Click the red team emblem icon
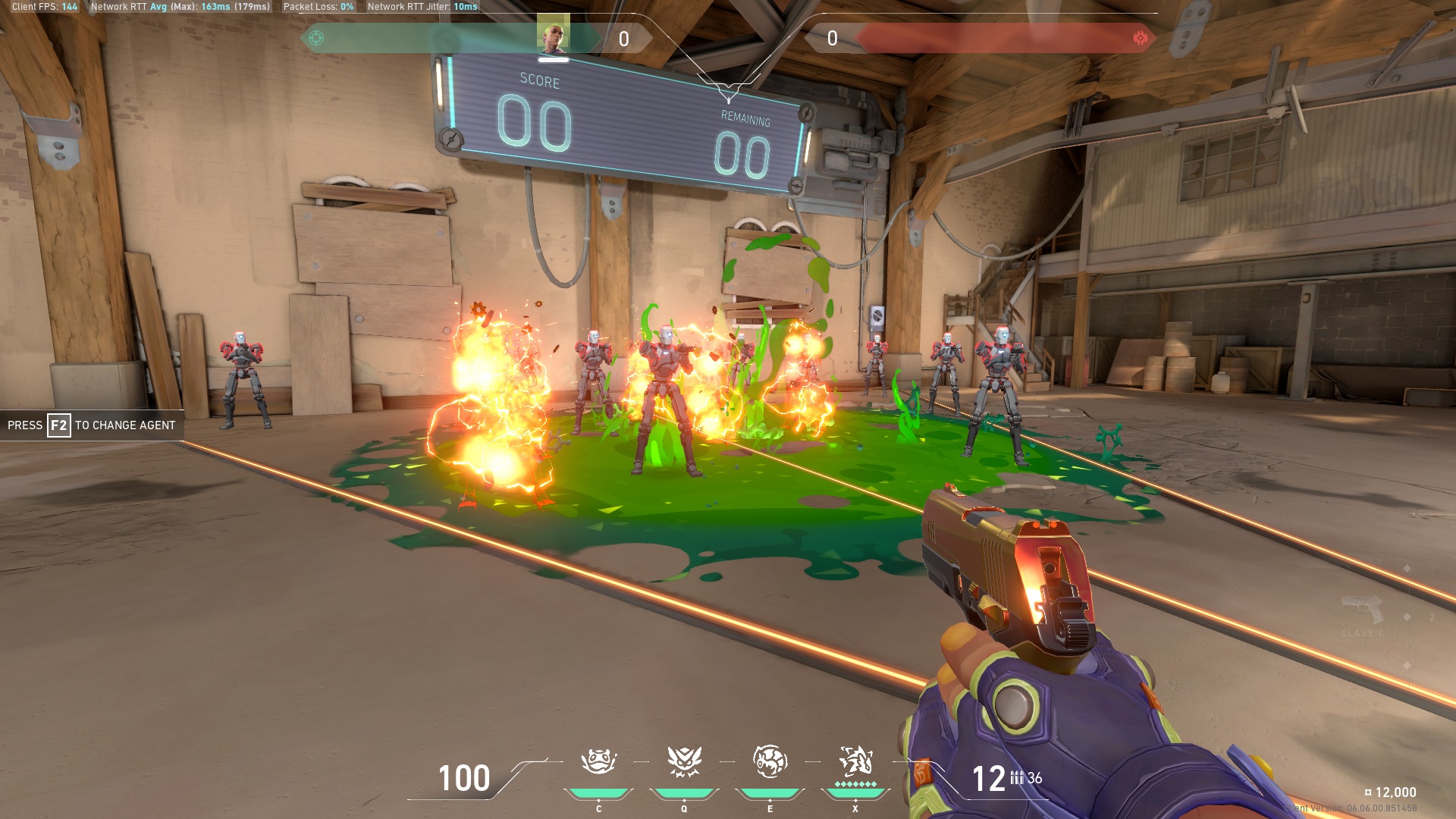The height and width of the screenshot is (819, 1456). click(1140, 38)
